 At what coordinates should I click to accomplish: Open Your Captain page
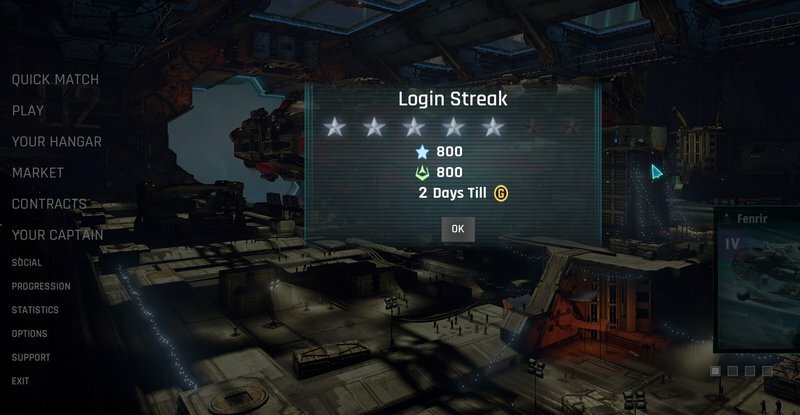(x=57, y=235)
